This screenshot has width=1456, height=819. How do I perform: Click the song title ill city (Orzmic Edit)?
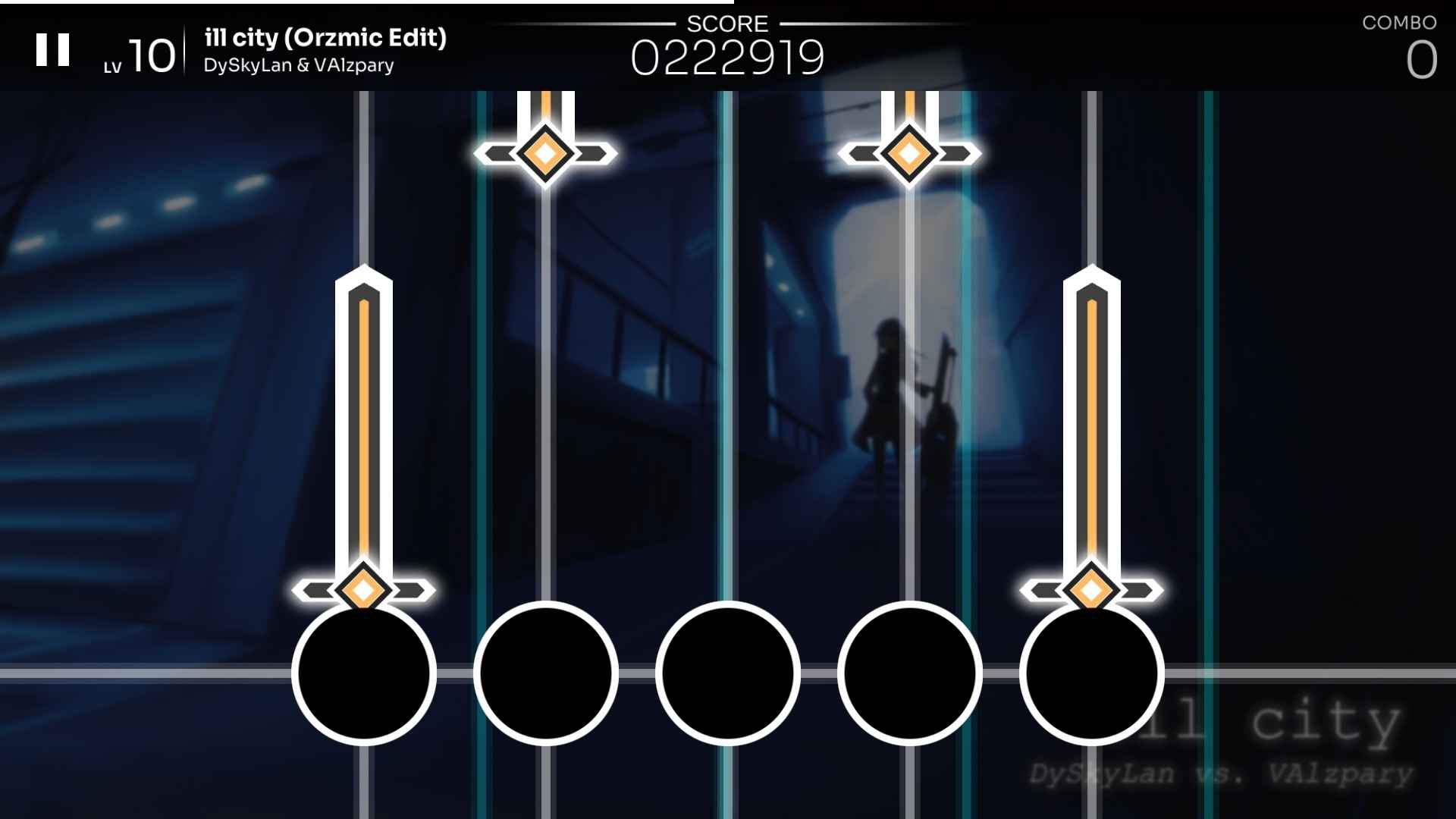click(x=325, y=38)
